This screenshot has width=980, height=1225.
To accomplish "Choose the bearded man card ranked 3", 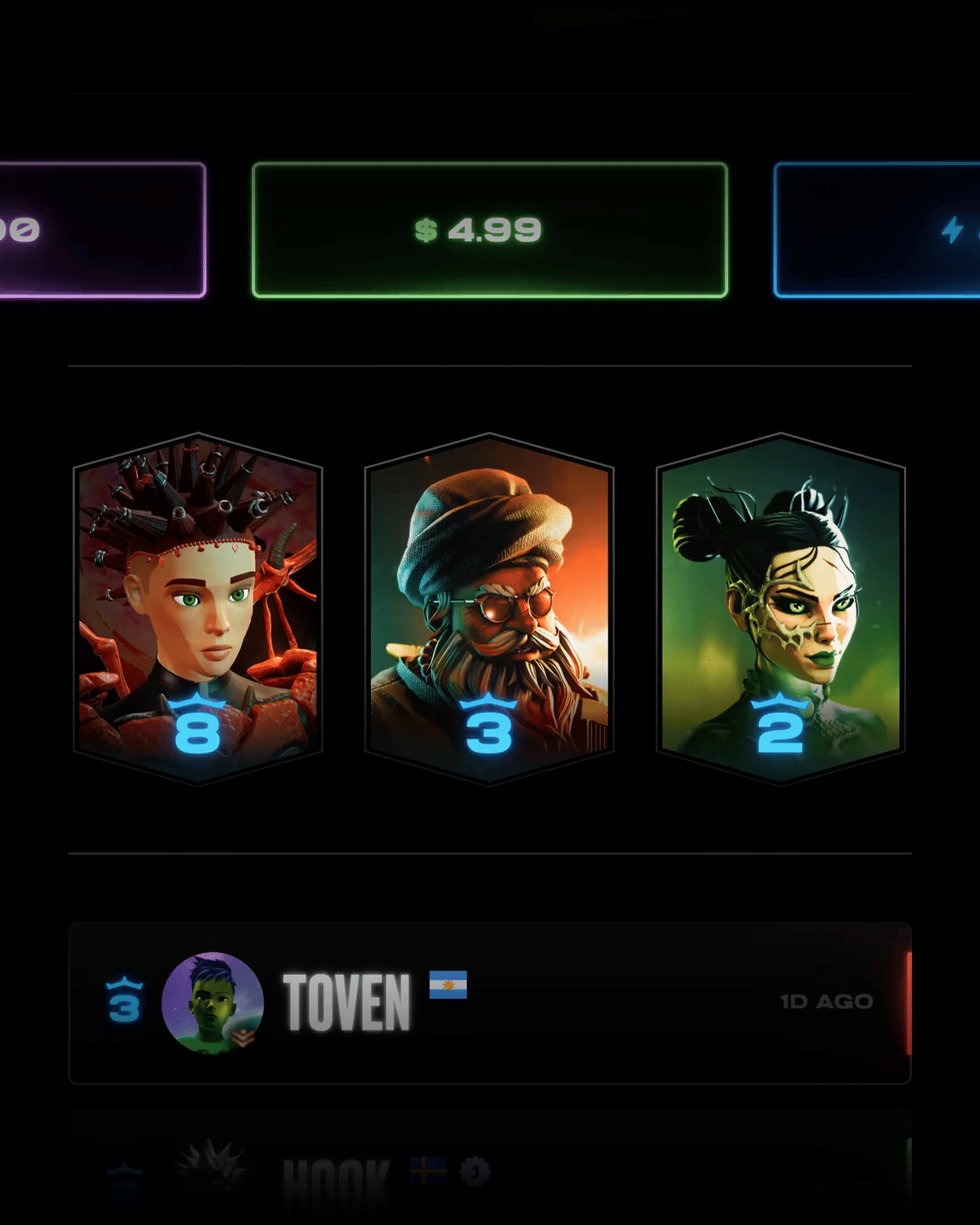I will [489, 608].
